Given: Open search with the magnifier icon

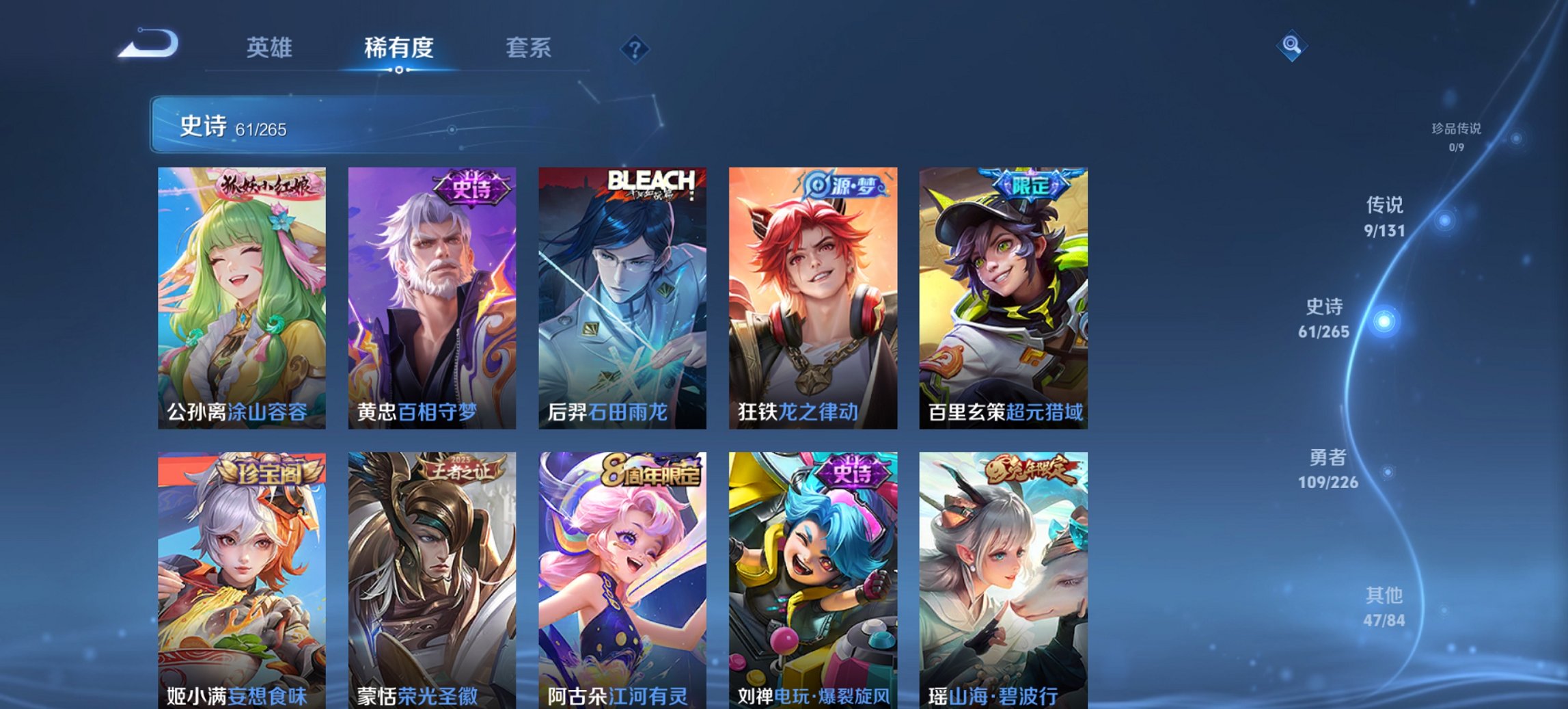Looking at the screenshot, I should 1290,45.
